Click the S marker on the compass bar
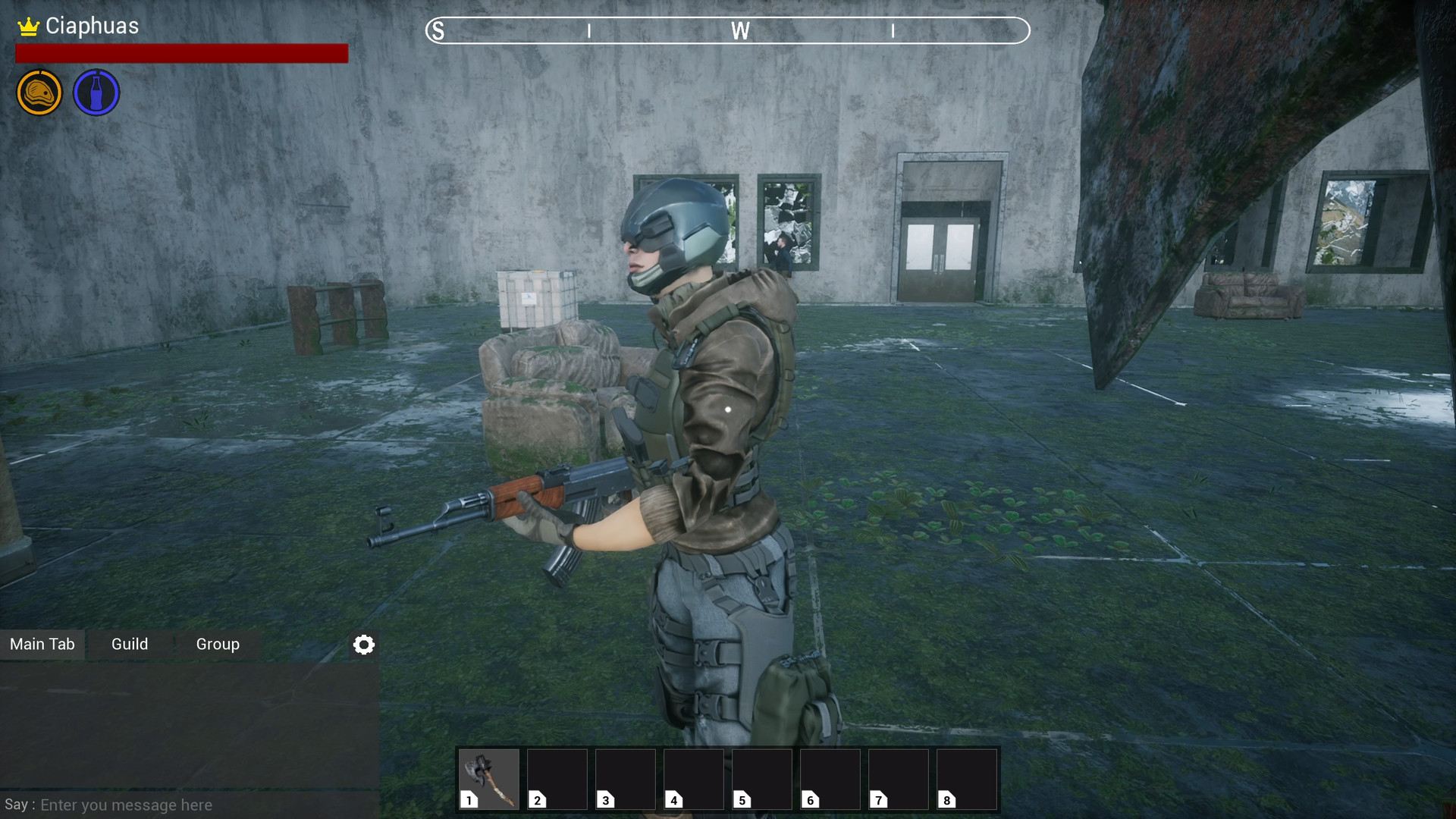The image size is (1456, 819). click(438, 31)
